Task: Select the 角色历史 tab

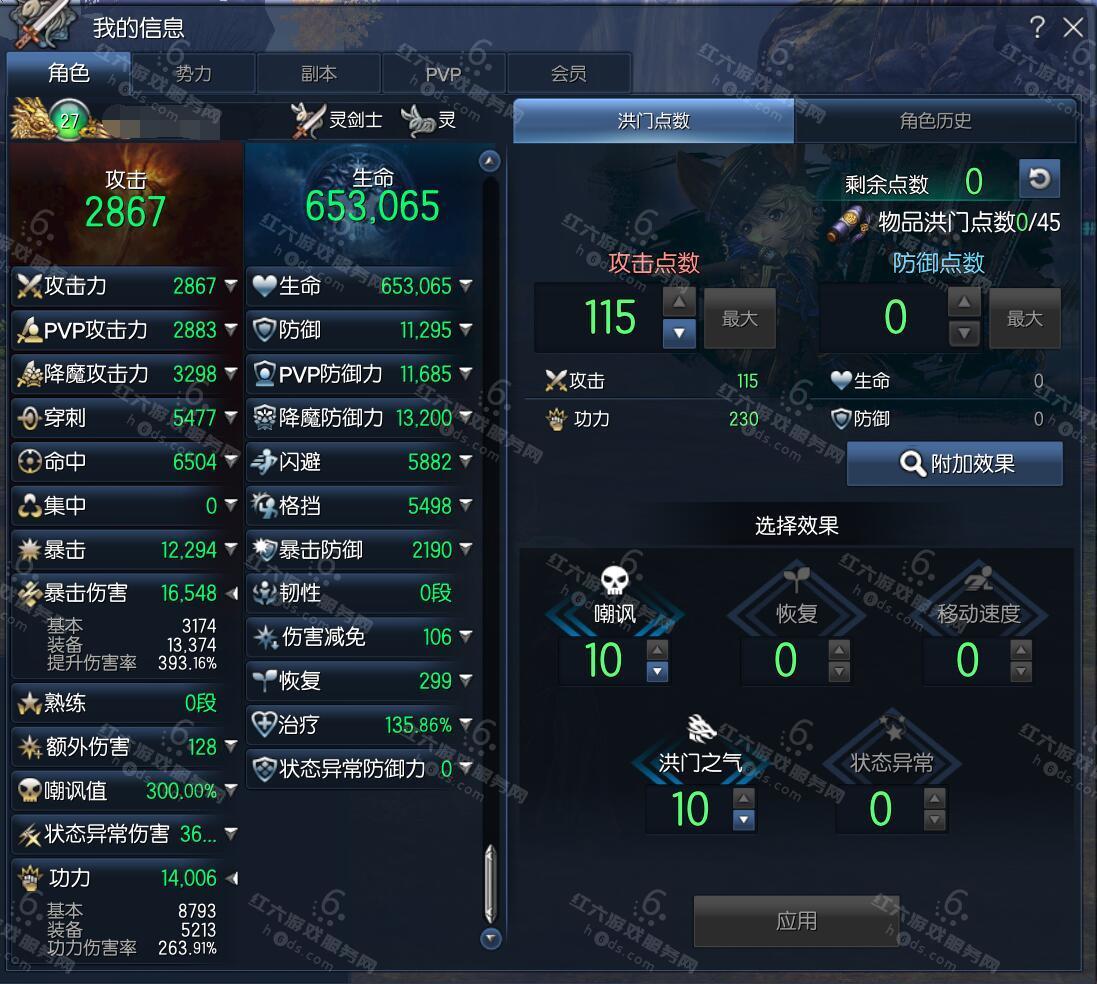Action: 935,121
